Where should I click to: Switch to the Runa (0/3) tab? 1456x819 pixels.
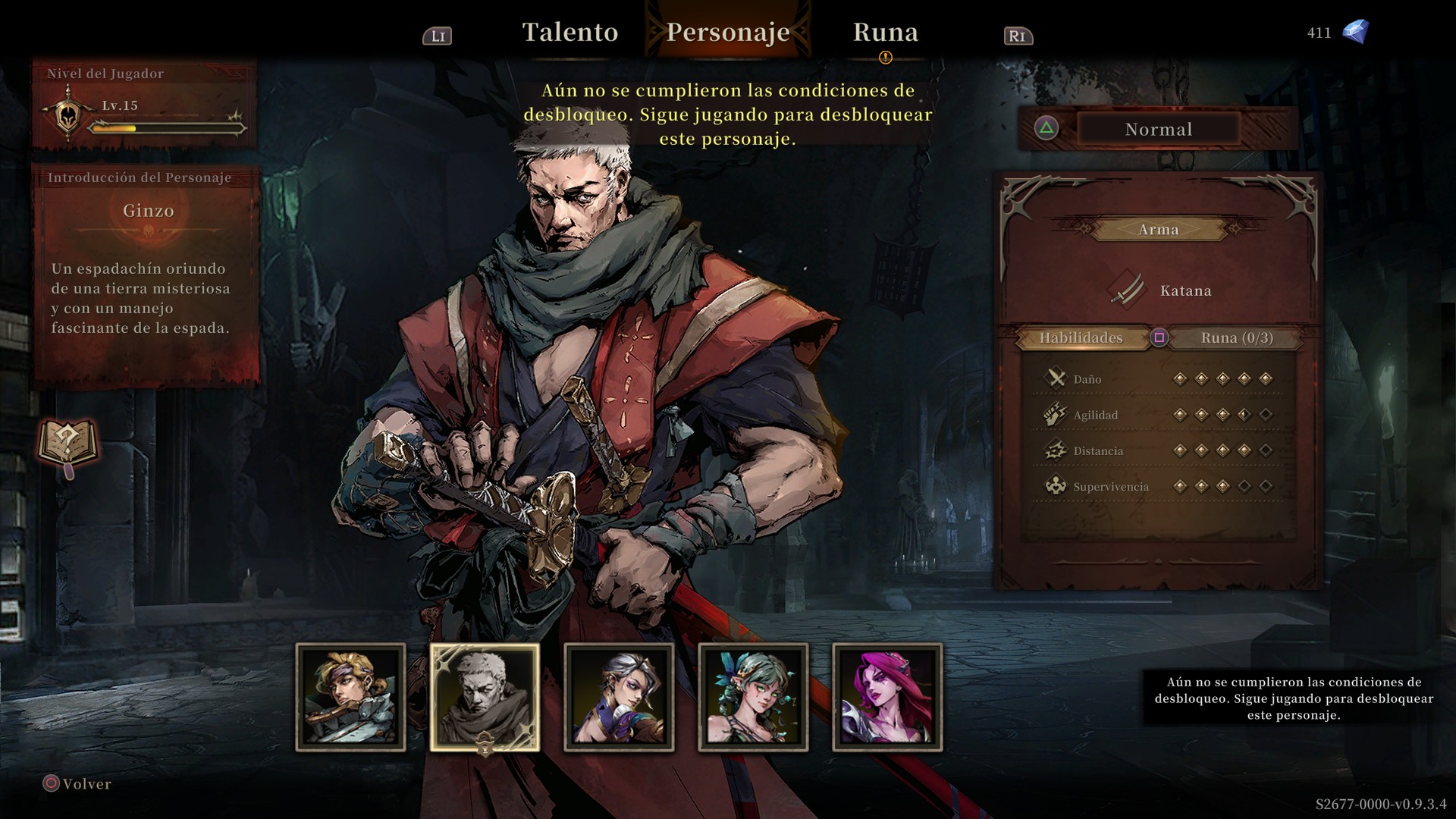(1236, 338)
